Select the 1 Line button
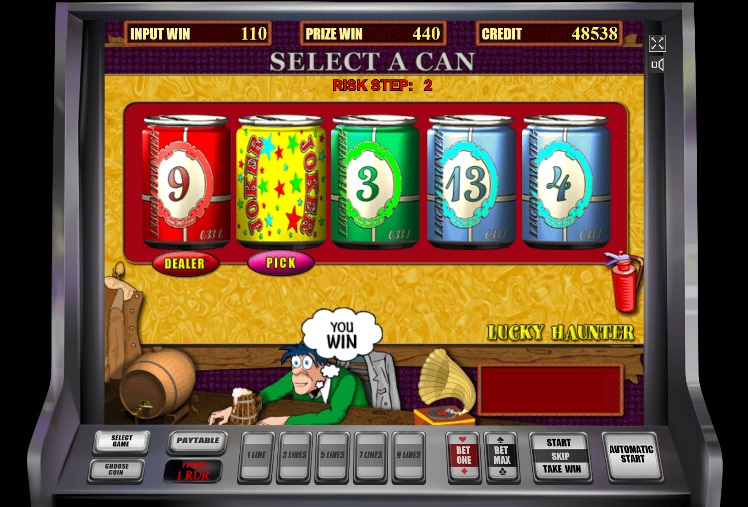 257,455
